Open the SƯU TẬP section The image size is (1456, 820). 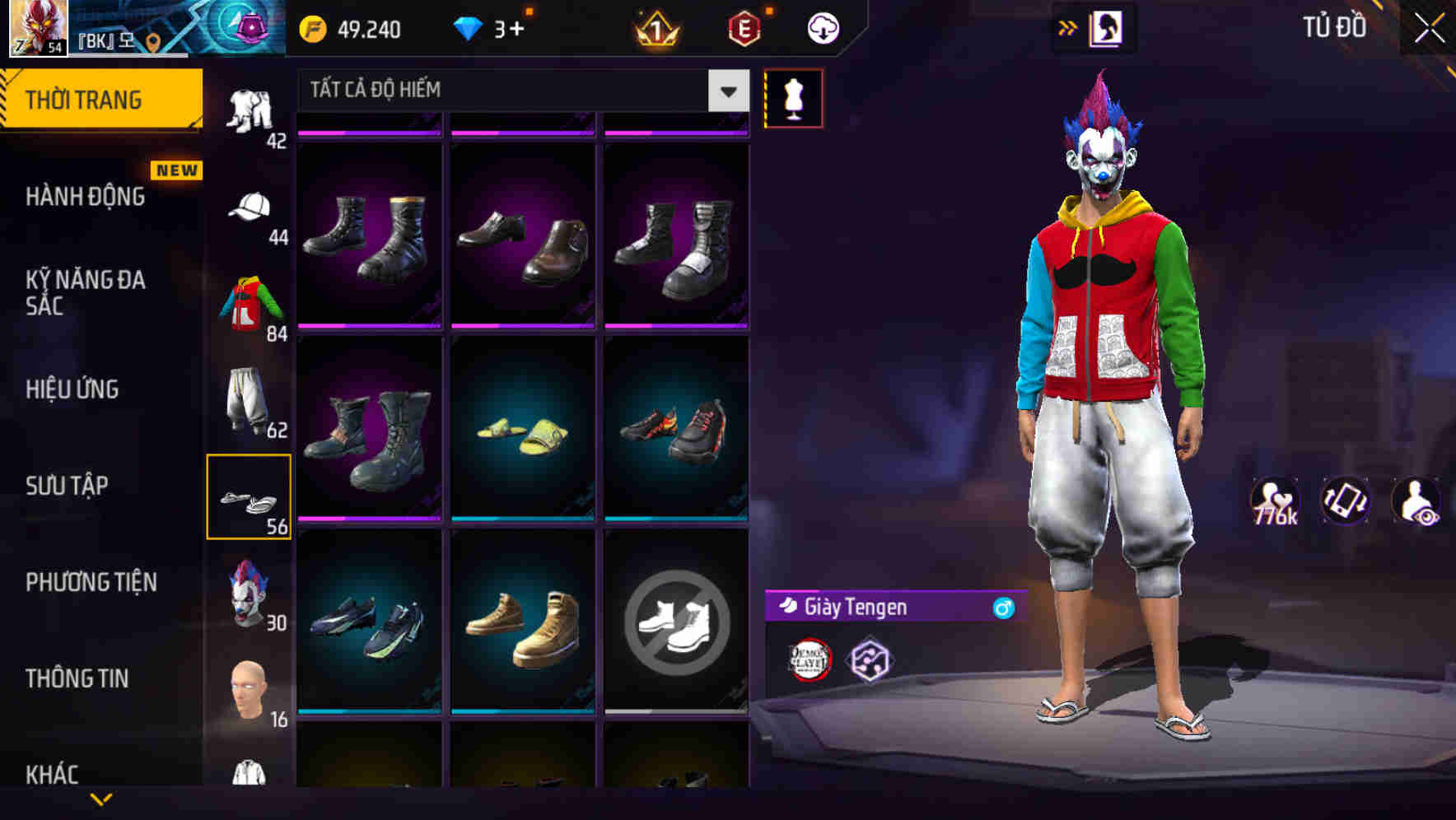tap(66, 486)
